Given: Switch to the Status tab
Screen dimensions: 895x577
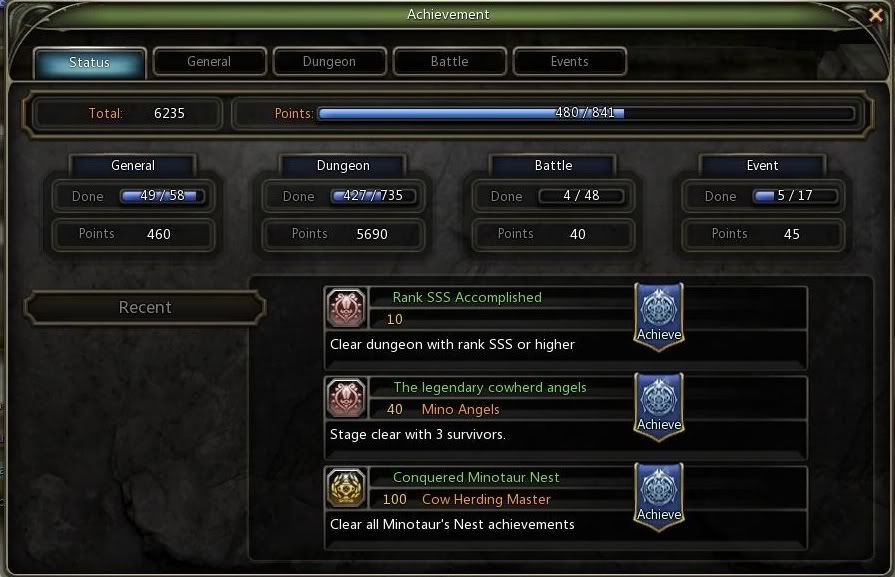Looking at the screenshot, I should click(x=90, y=62).
